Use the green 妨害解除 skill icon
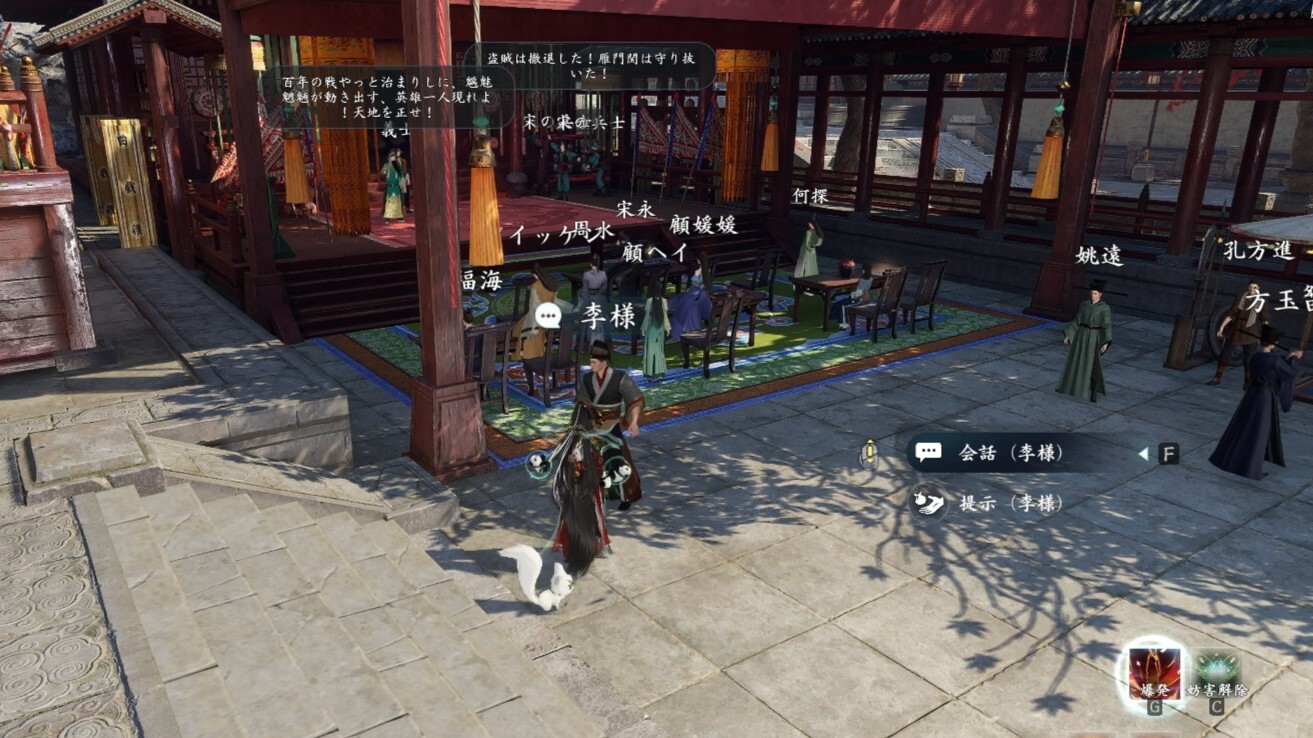Image resolution: width=1313 pixels, height=738 pixels. click(1216, 673)
